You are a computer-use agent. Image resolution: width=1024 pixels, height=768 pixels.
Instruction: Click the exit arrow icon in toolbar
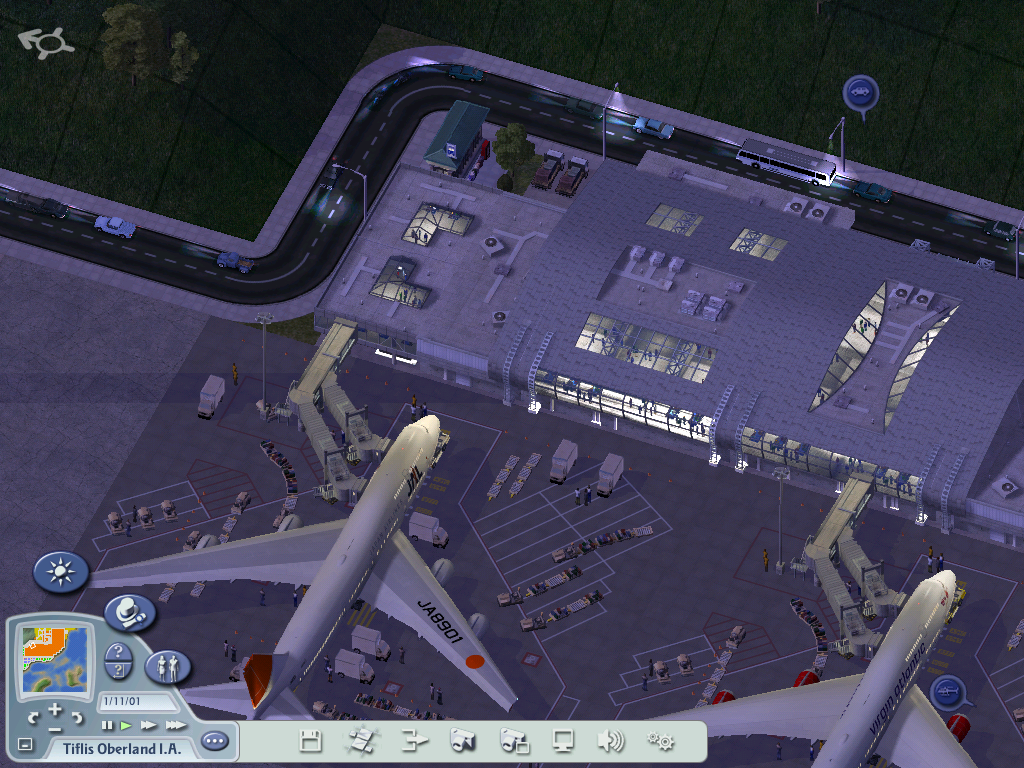pyautogui.click(x=413, y=741)
